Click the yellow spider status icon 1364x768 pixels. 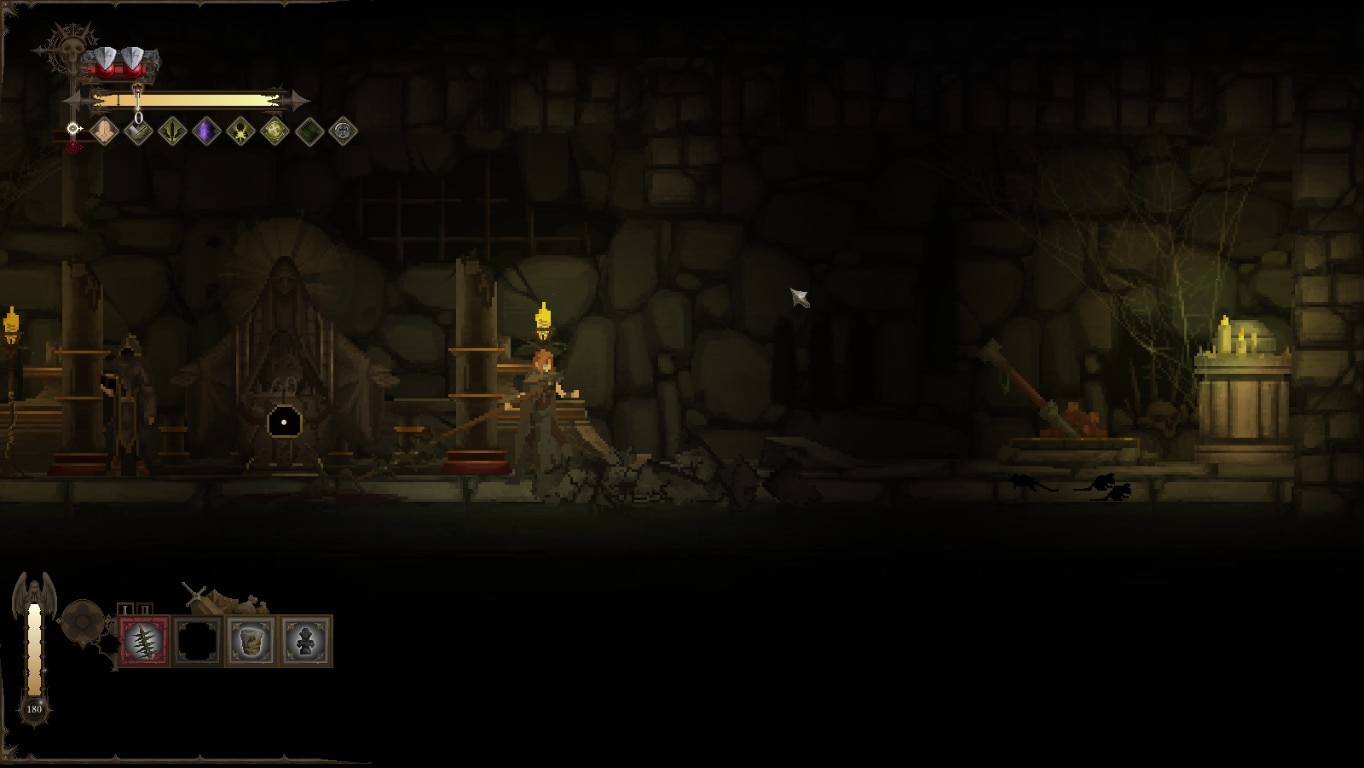(240, 131)
